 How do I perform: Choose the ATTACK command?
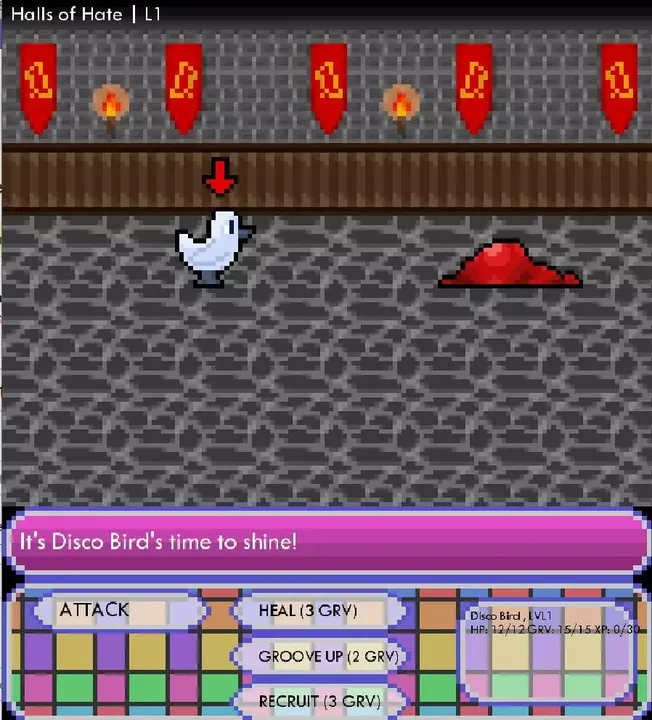pyautogui.click(x=111, y=610)
